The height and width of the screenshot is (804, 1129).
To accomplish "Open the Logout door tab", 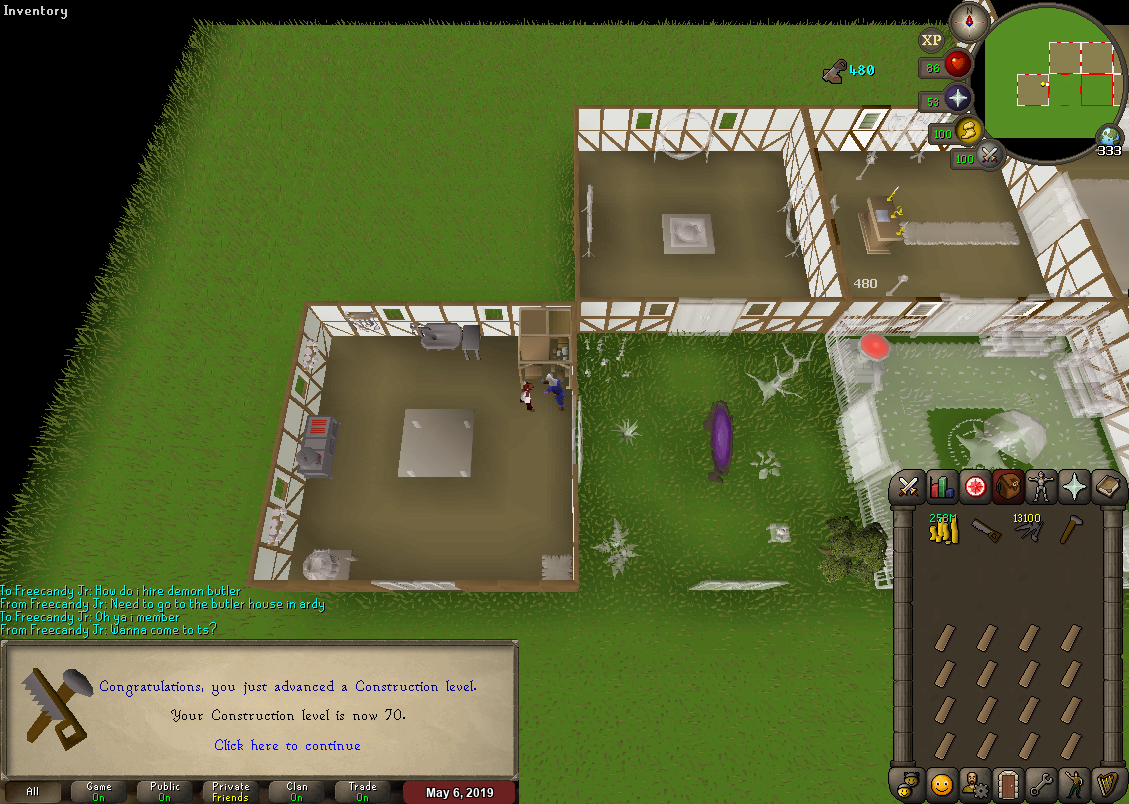I will tap(1007, 782).
